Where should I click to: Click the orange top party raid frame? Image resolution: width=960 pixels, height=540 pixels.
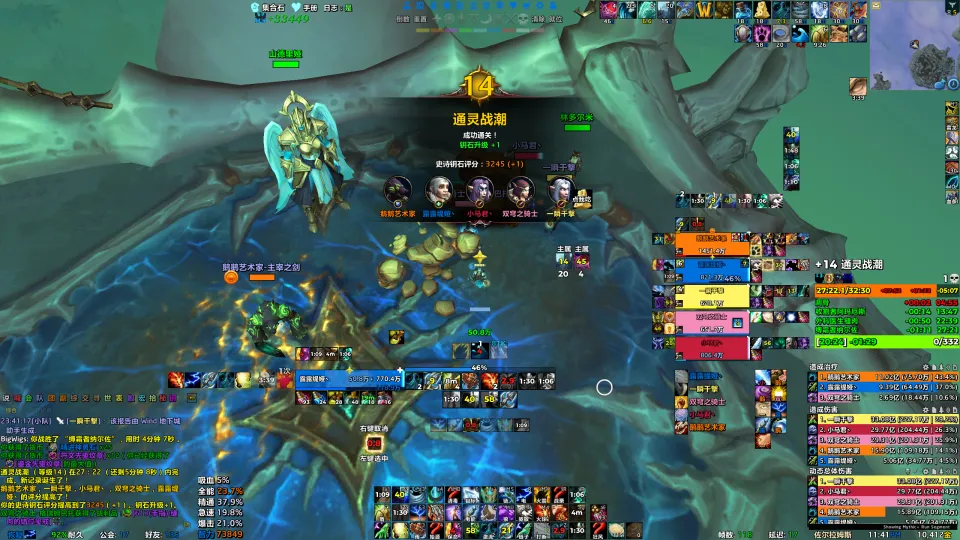point(714,246)
